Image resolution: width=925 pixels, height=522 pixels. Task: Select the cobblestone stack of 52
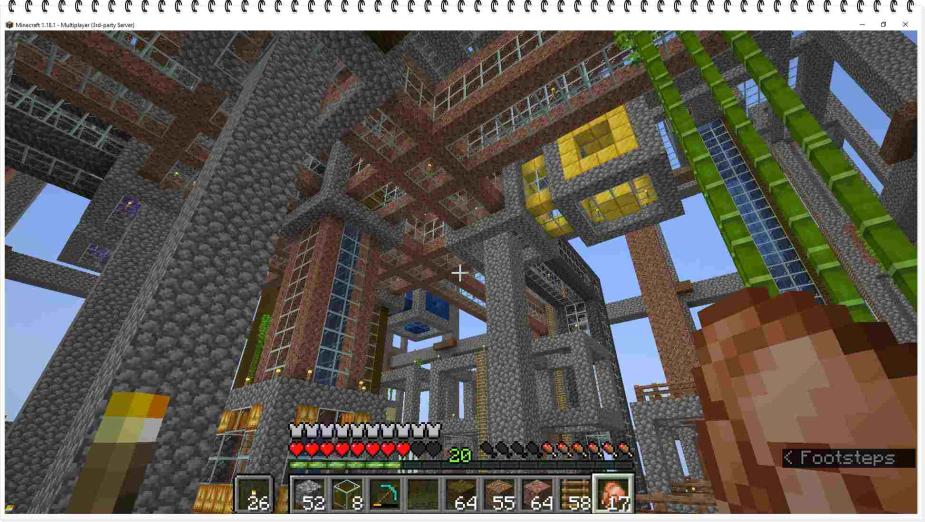pyautogui.click(x=310, y=494)
